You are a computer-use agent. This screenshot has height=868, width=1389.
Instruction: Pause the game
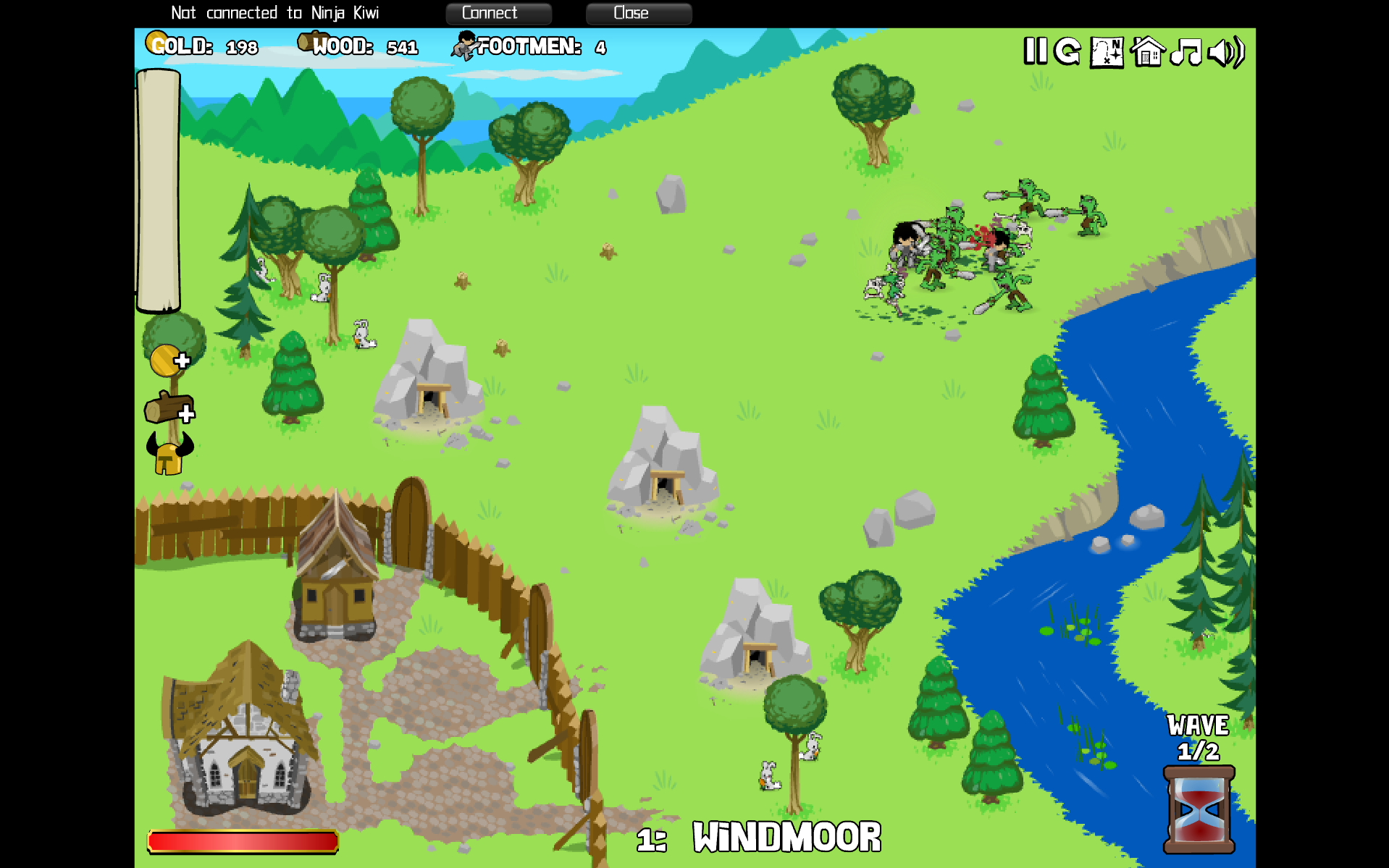(x=1035, y=51)
